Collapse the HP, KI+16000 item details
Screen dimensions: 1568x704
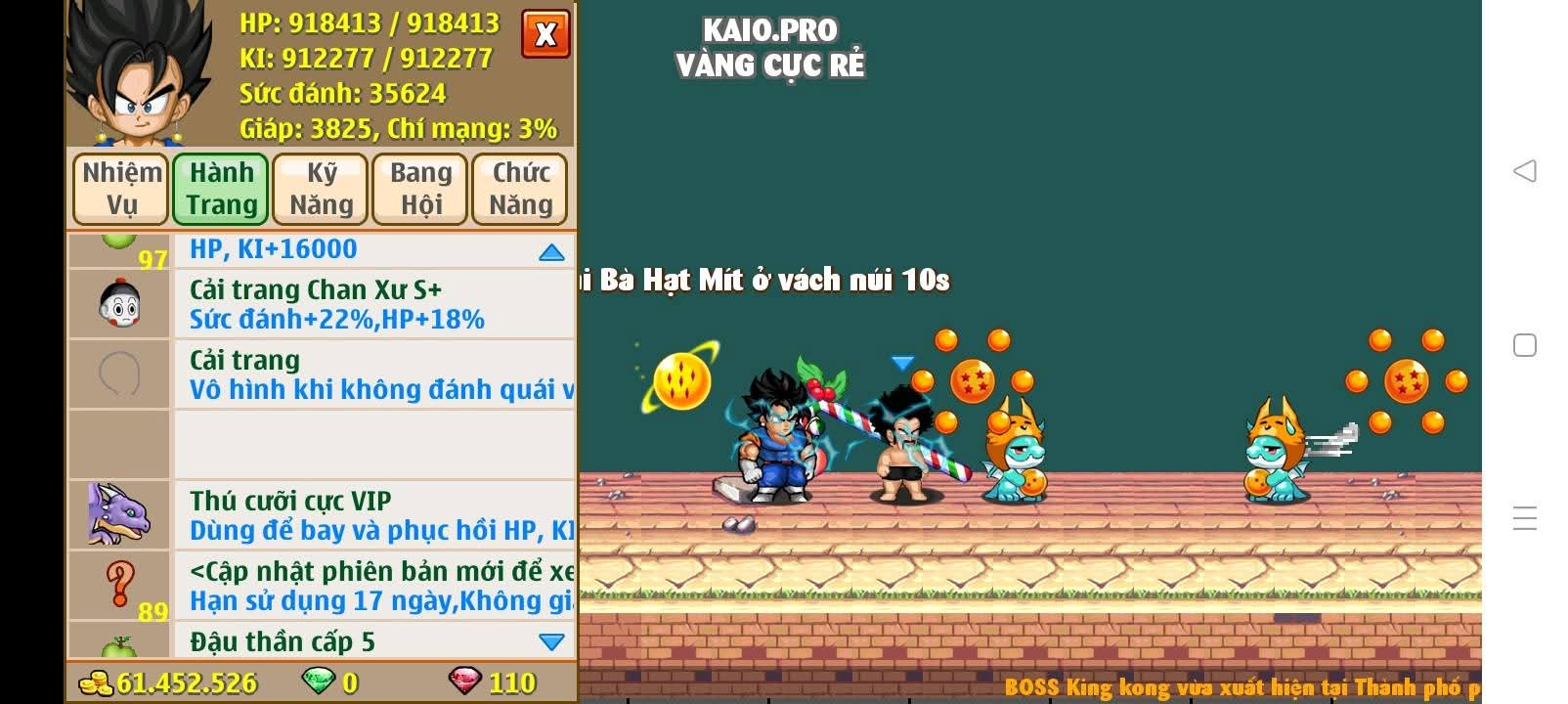click(x=552, y=251)
